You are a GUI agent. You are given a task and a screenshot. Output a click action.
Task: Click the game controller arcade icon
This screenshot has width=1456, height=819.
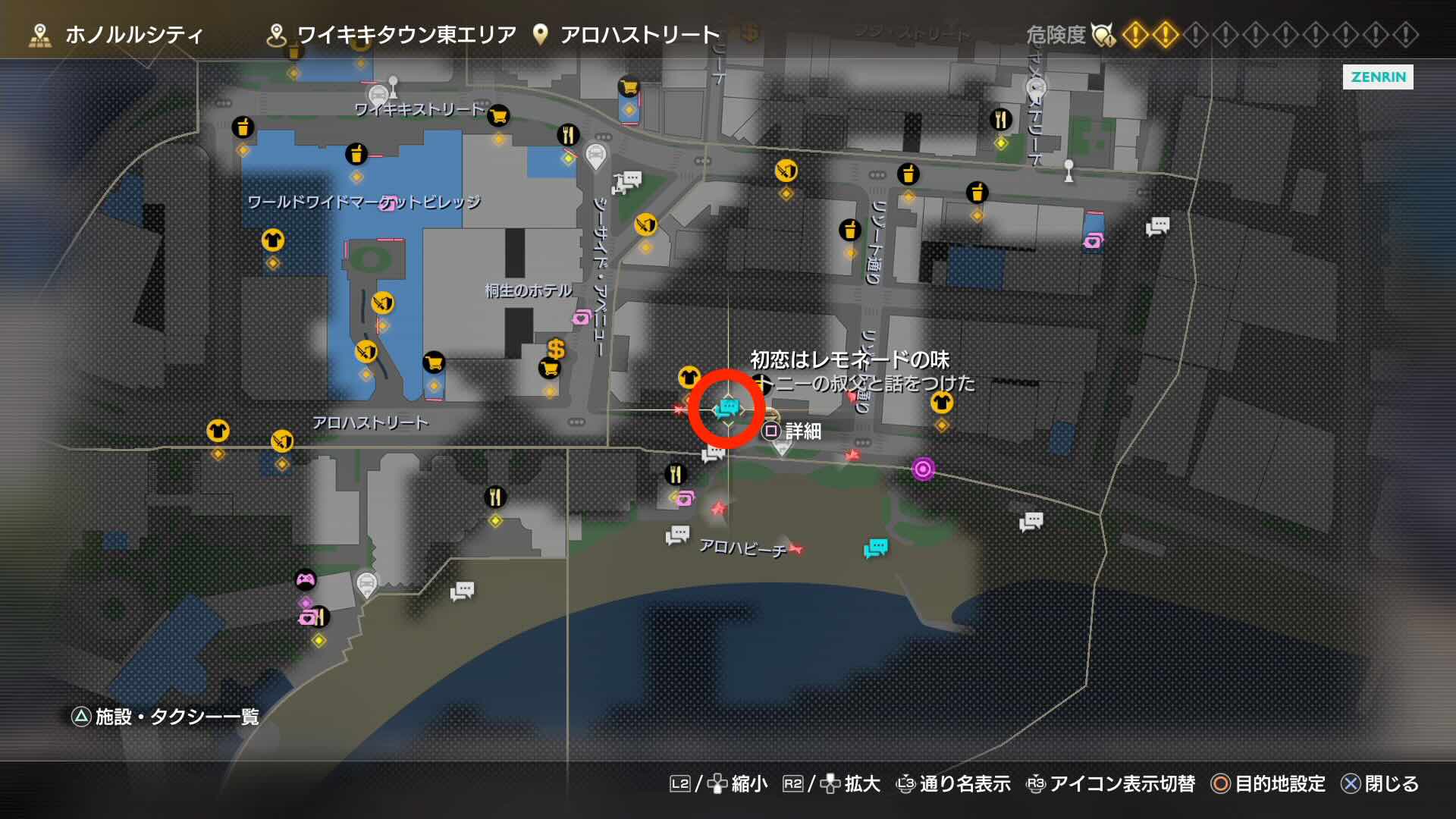coord(306,579)
